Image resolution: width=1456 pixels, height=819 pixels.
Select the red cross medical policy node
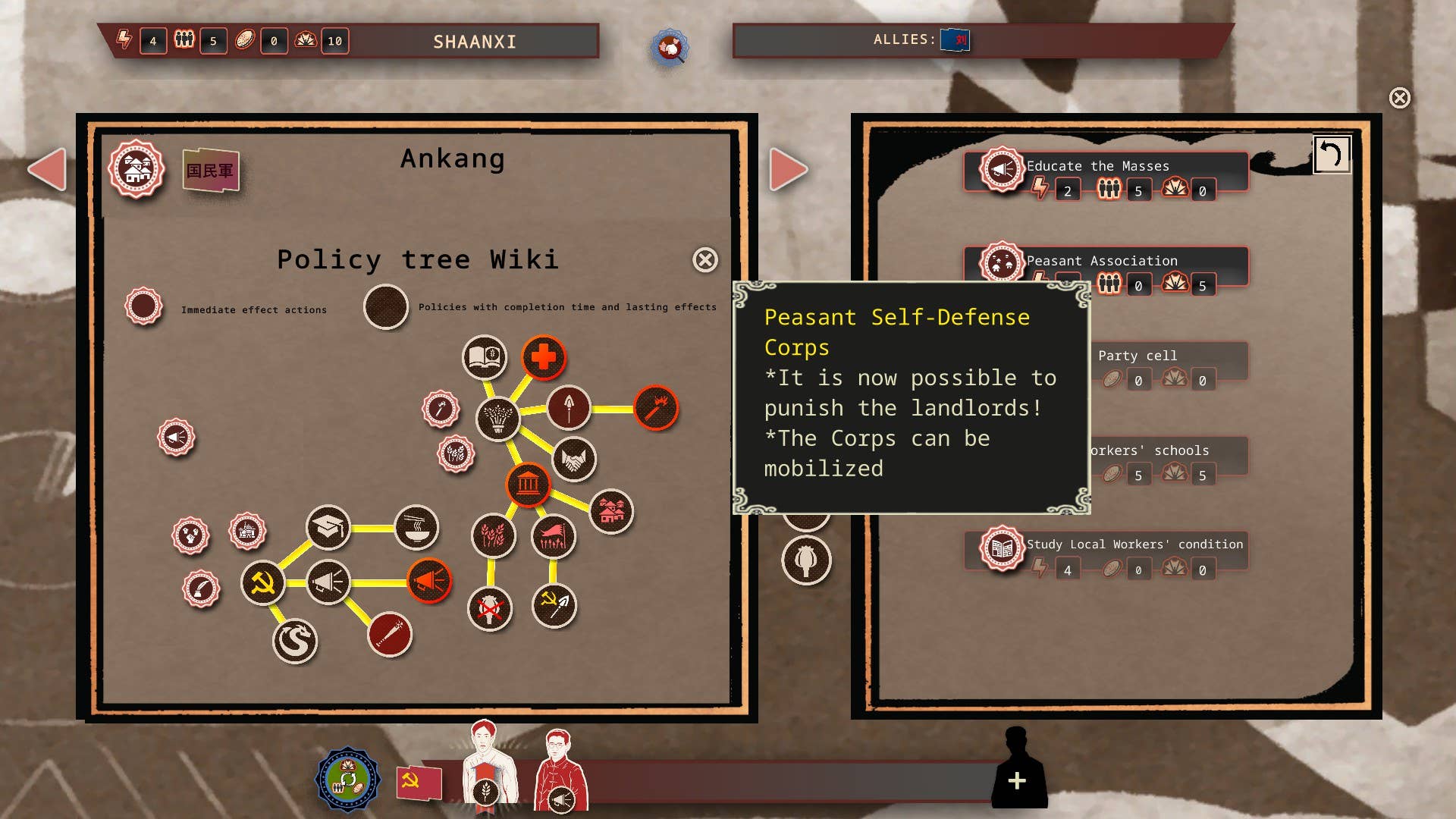click(543, 357)
